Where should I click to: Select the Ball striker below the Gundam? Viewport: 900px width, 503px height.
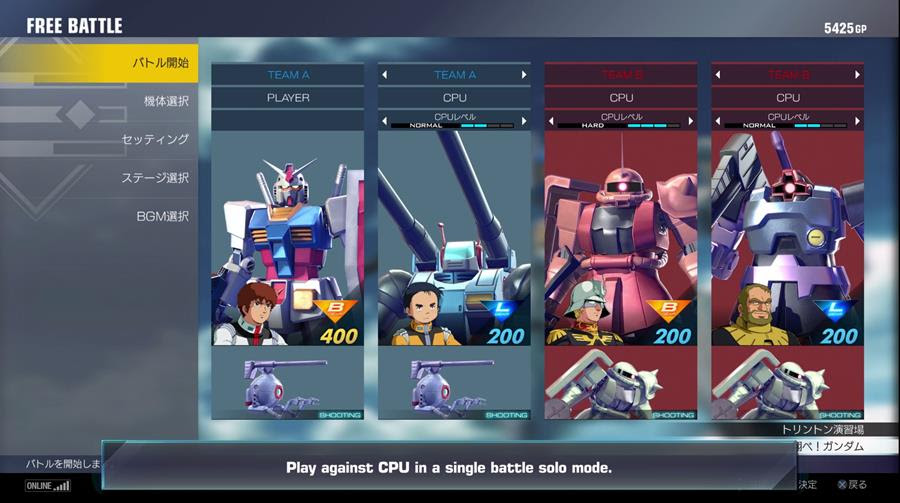tap(287, 384)
